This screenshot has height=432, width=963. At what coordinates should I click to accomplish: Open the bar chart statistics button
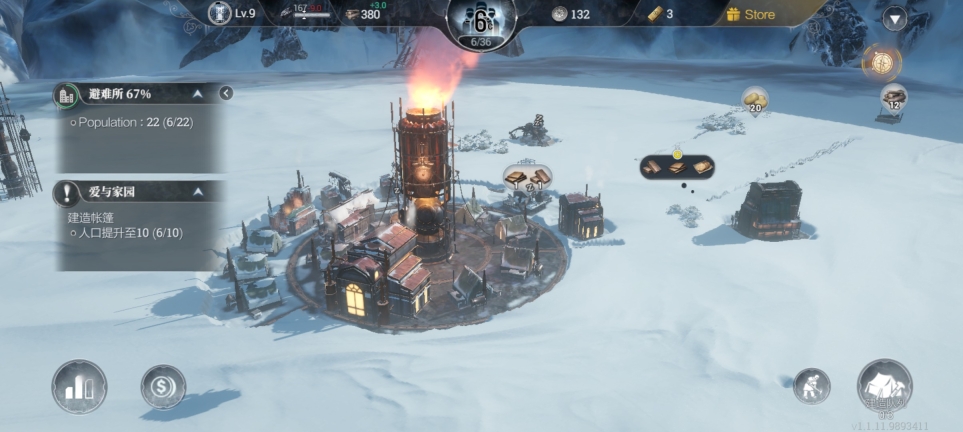coord(79,386)
